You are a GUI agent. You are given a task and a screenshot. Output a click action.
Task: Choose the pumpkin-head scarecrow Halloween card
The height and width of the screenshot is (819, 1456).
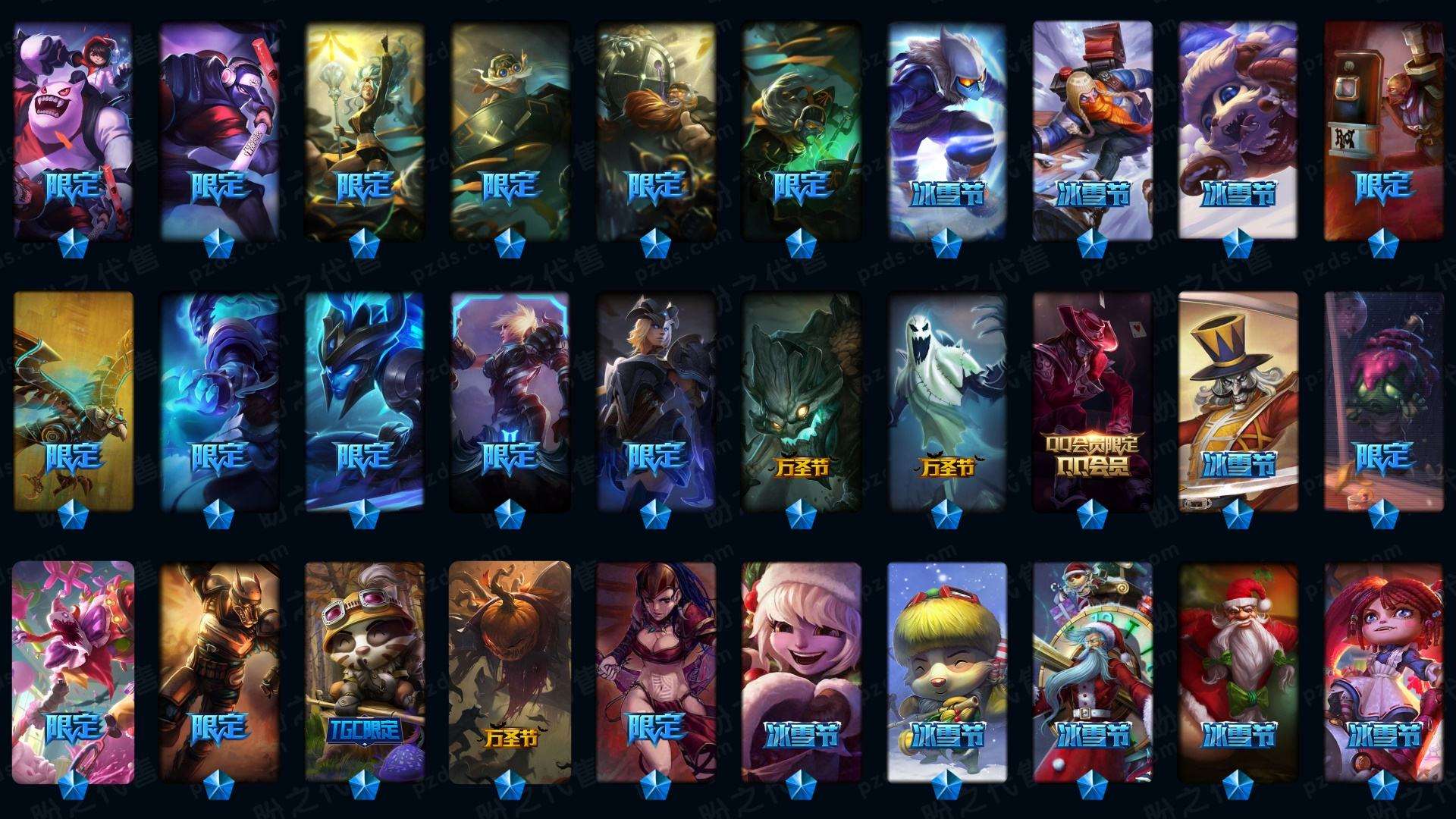click(x=510, y=671)
